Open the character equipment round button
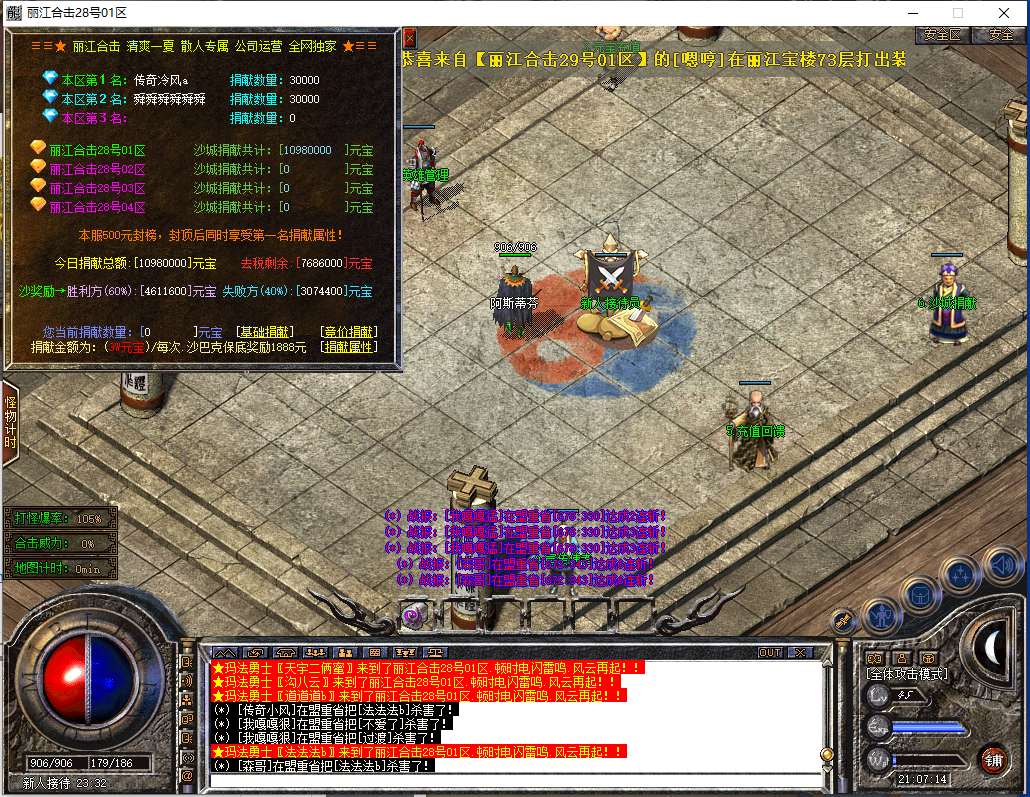This screenshot has height=797, width=1030. [881, 615]
